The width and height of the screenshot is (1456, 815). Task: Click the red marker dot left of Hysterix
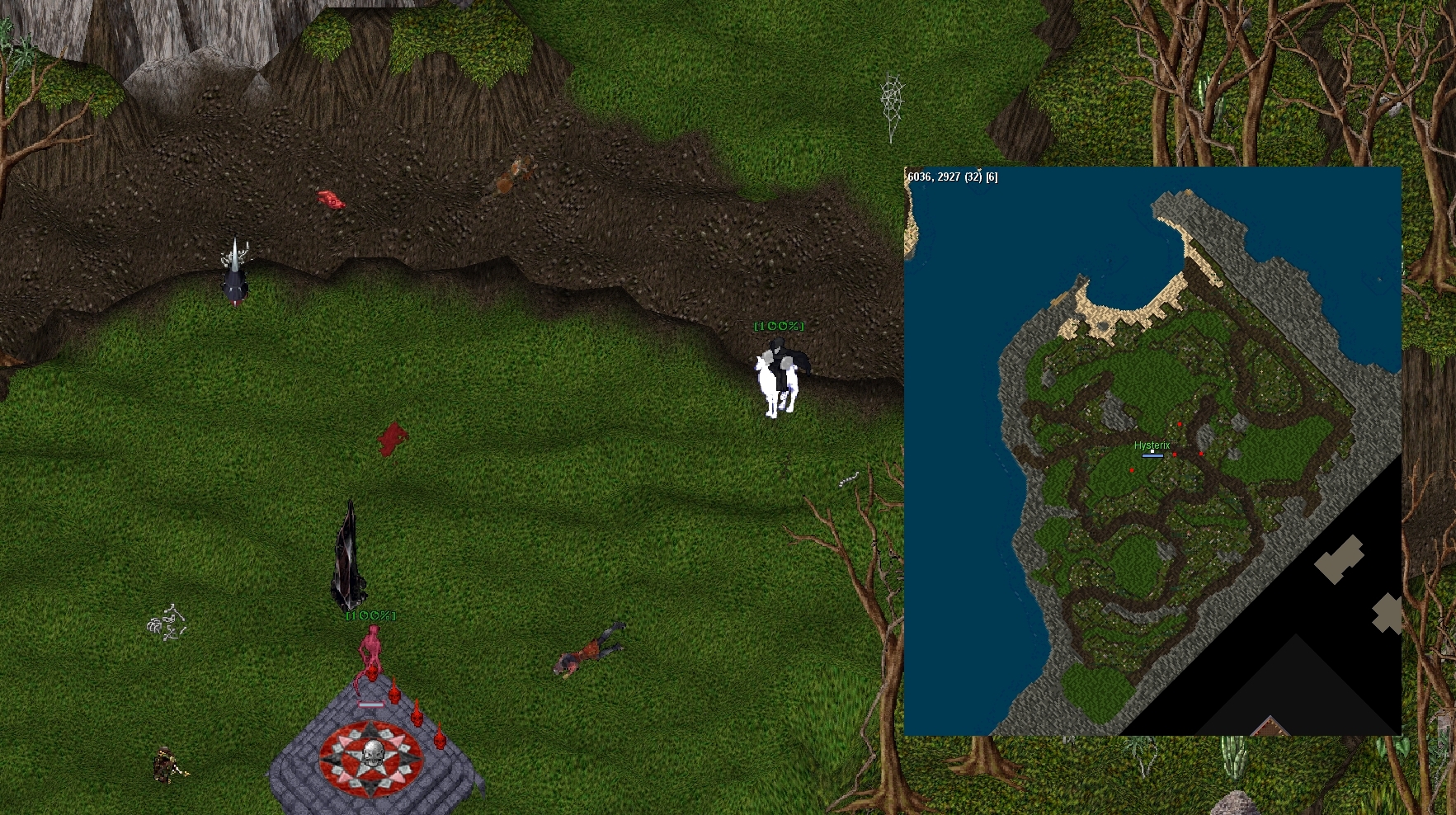tap(1132, 470)
